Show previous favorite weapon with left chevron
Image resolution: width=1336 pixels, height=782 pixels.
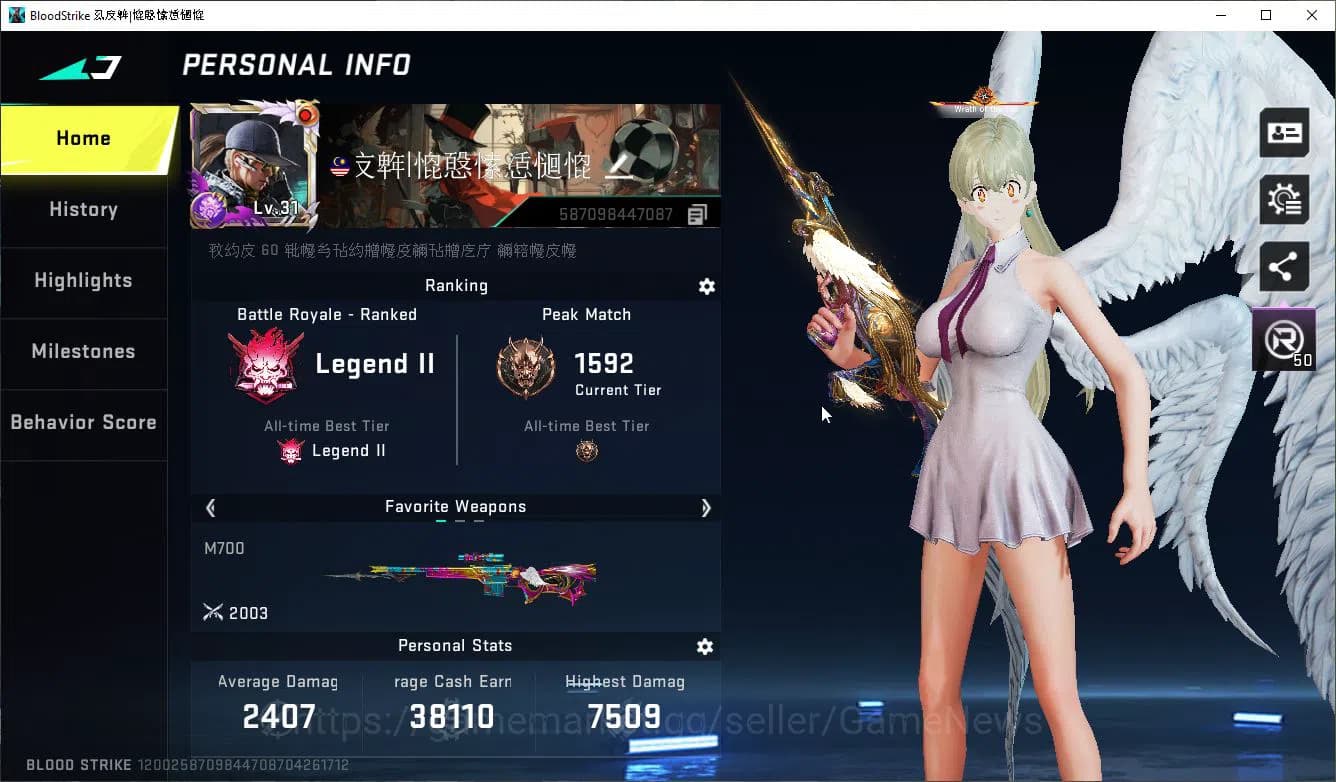210,508
